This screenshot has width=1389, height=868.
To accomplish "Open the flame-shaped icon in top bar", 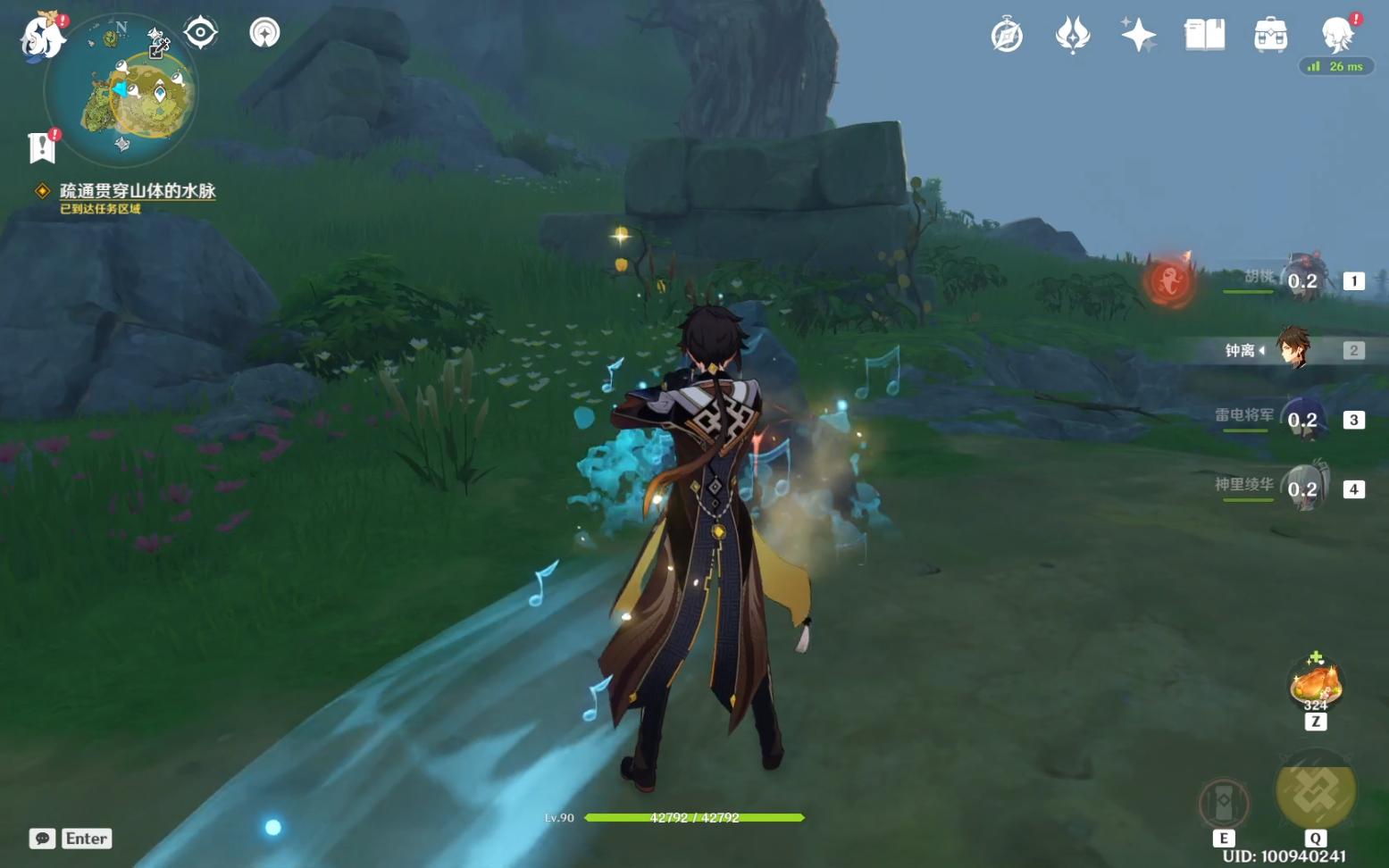I will pos(1072,36).
